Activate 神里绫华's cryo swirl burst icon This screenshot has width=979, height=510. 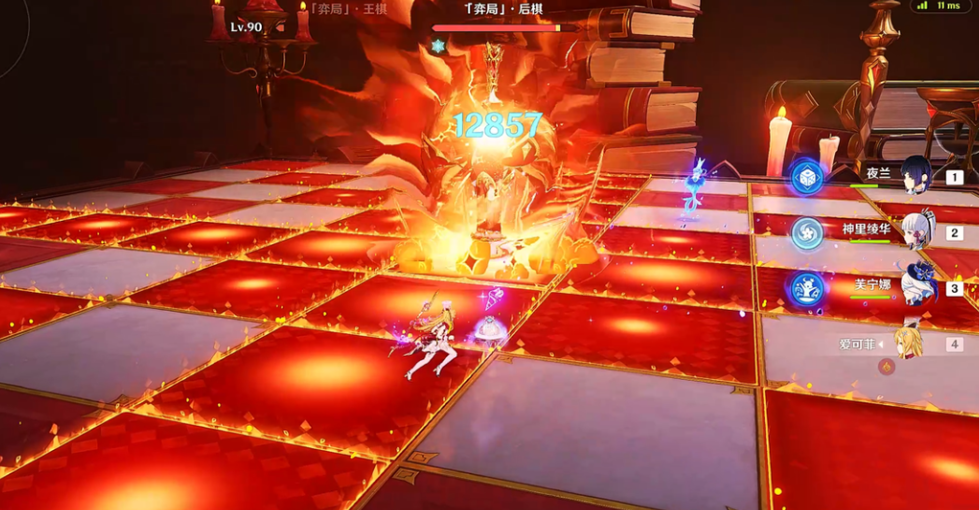[x=806, y=233]
